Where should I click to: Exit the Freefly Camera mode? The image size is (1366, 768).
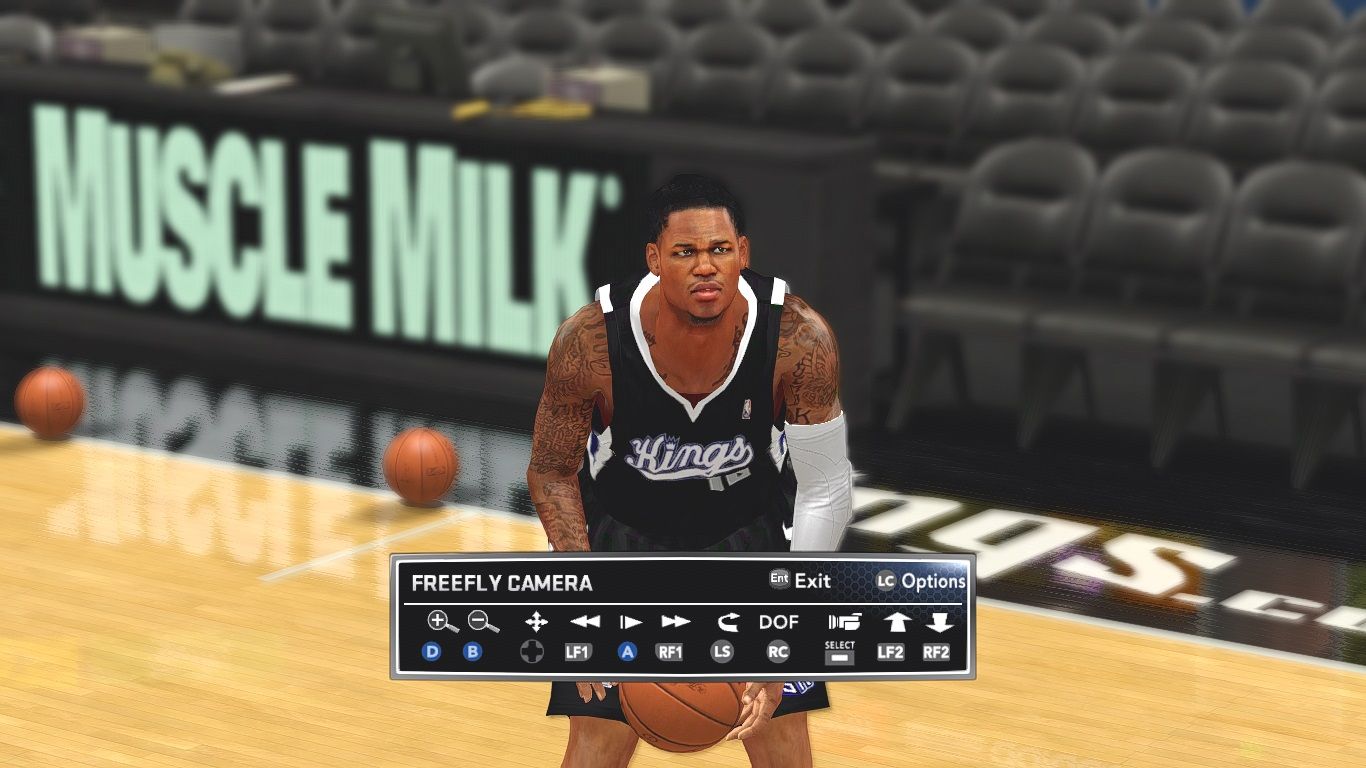[x=800, y=581]
